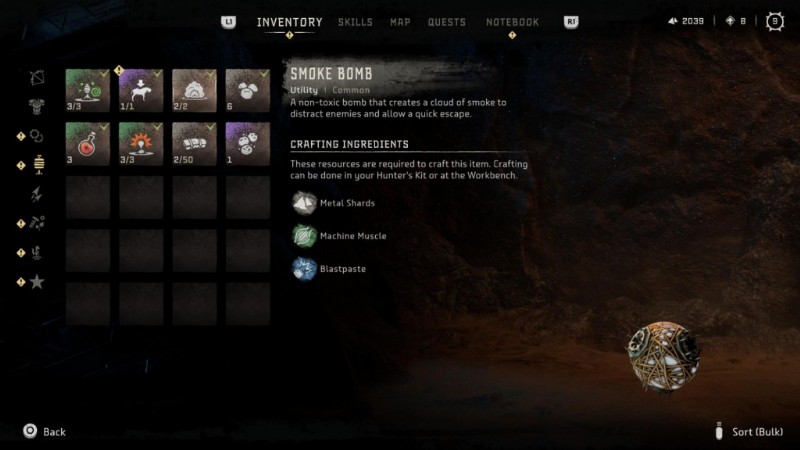The image size is (800, 450).
Task: Go to the Quests tab
Action: tap(446, 22)
